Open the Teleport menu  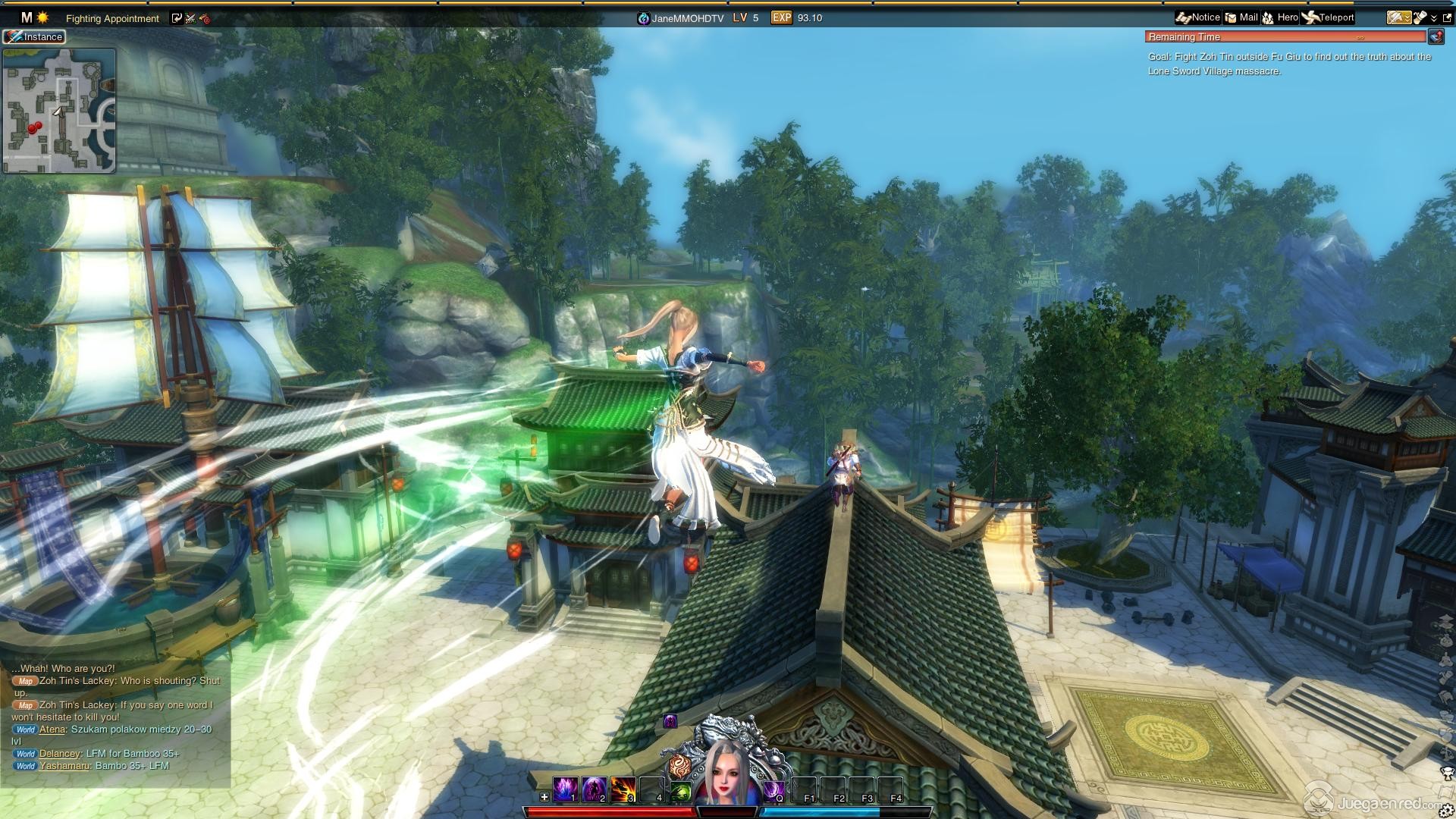click(x=1328, y=17)
